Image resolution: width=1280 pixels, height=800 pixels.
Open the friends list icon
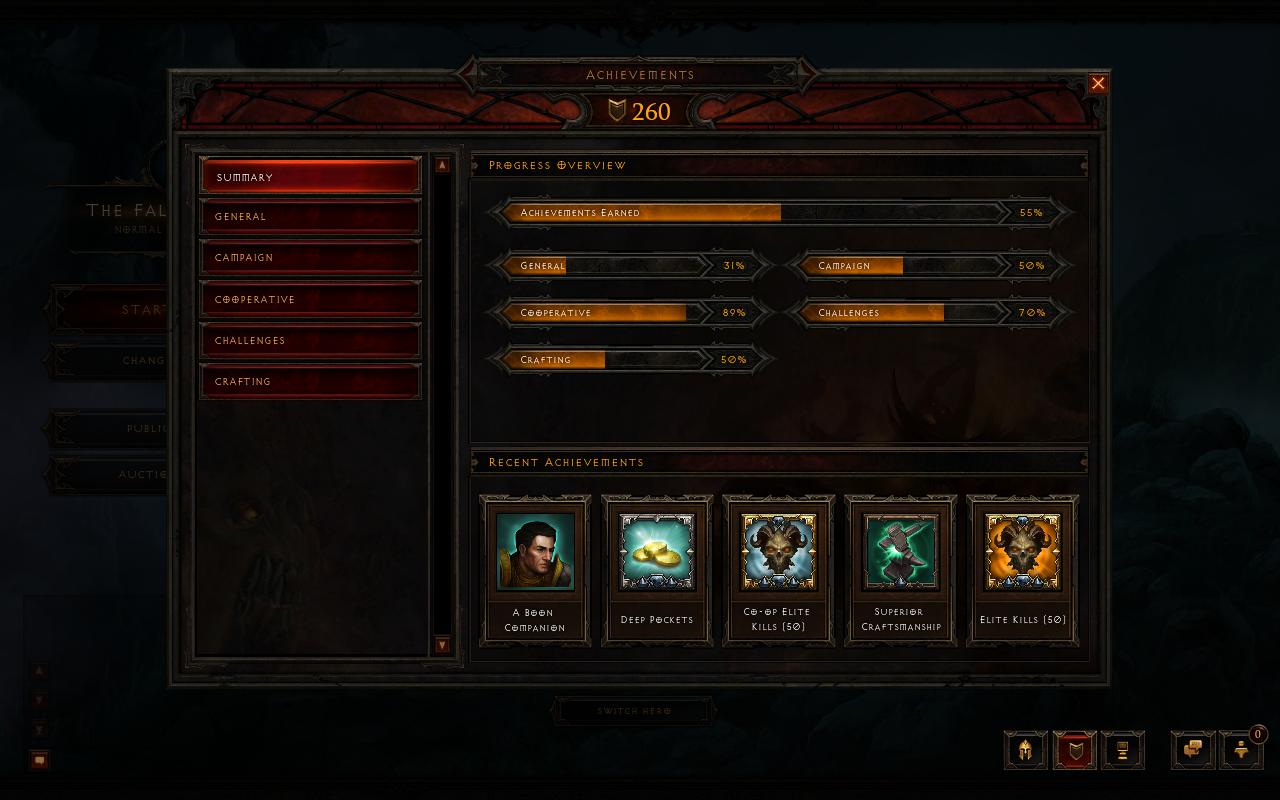click(1241, 750)
